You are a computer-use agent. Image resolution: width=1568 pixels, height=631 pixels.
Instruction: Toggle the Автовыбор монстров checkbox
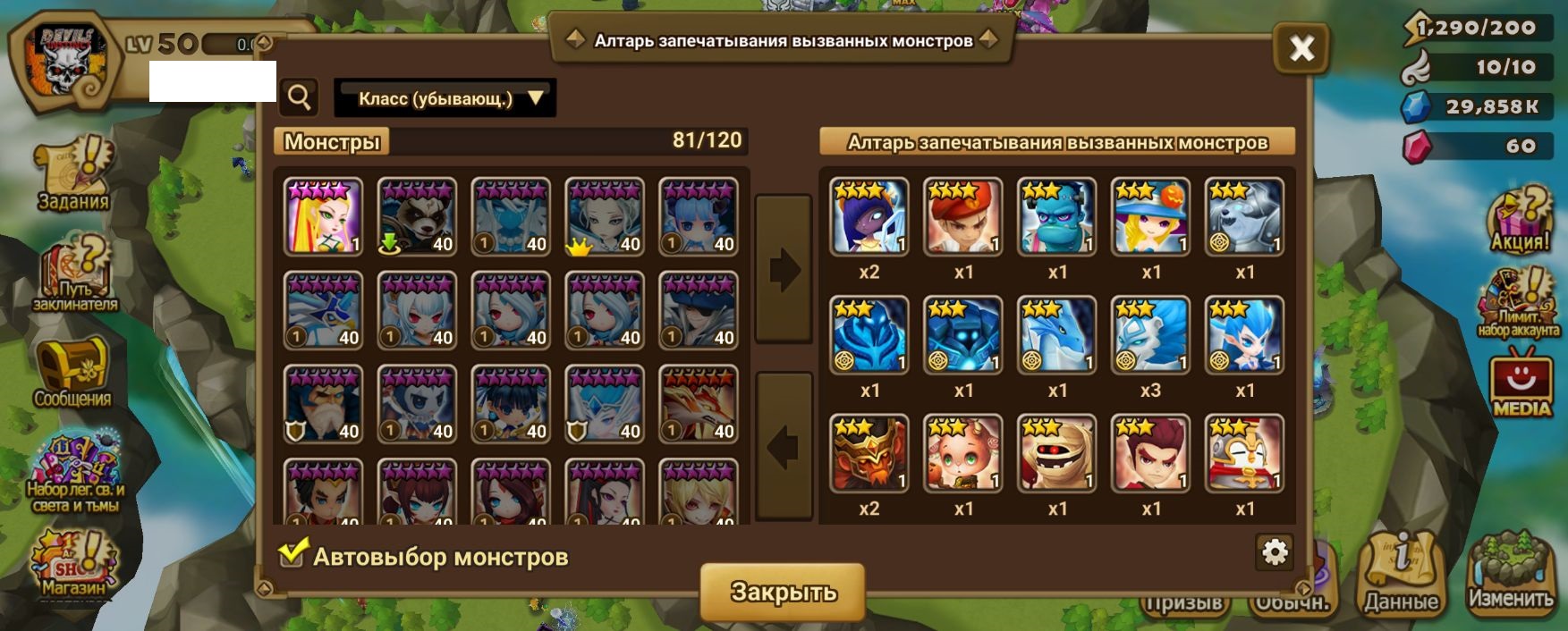pos(292,555)
